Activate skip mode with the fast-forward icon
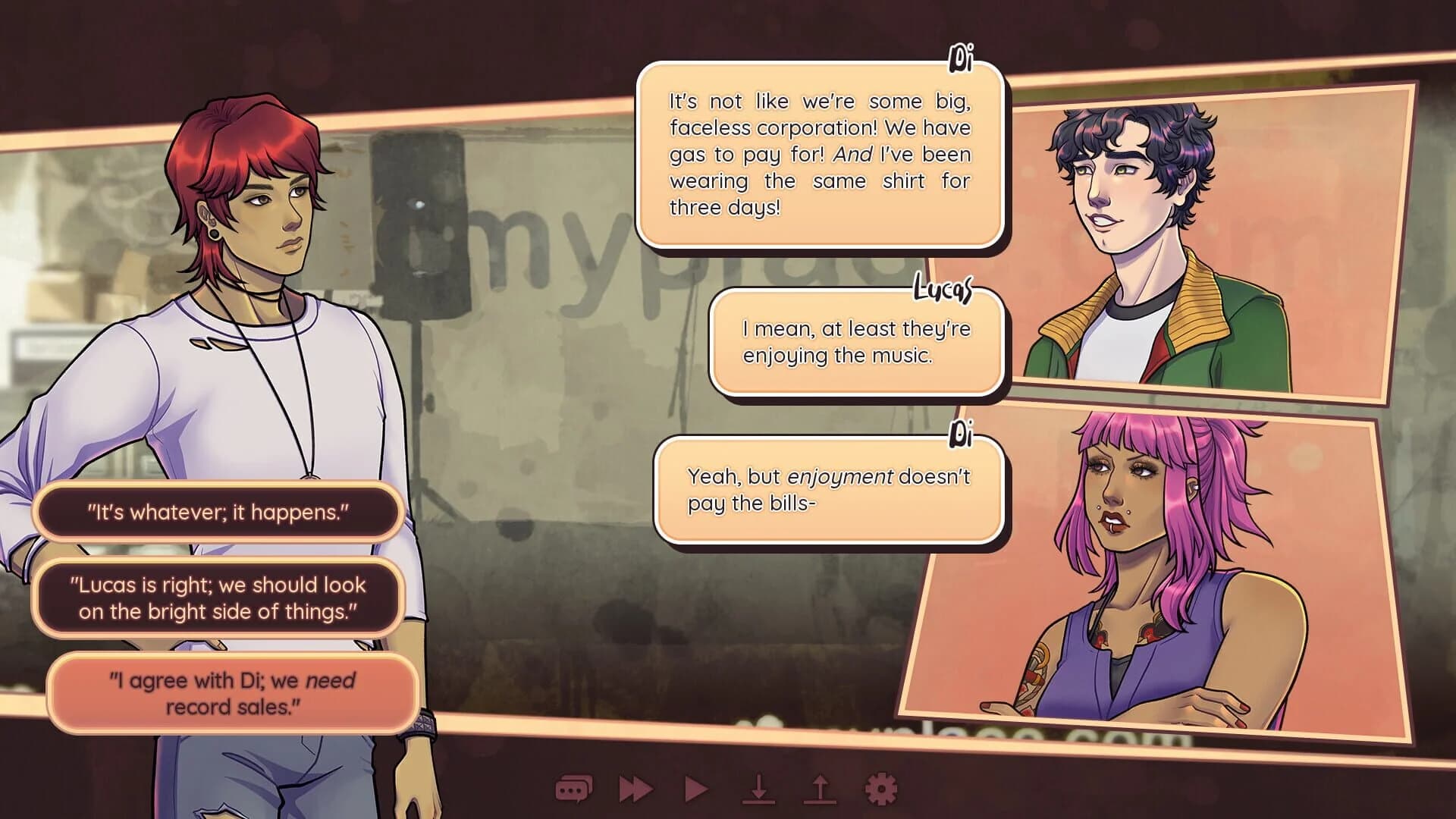Viewport: 1456px width, 819px height. (x=635, y=789)
